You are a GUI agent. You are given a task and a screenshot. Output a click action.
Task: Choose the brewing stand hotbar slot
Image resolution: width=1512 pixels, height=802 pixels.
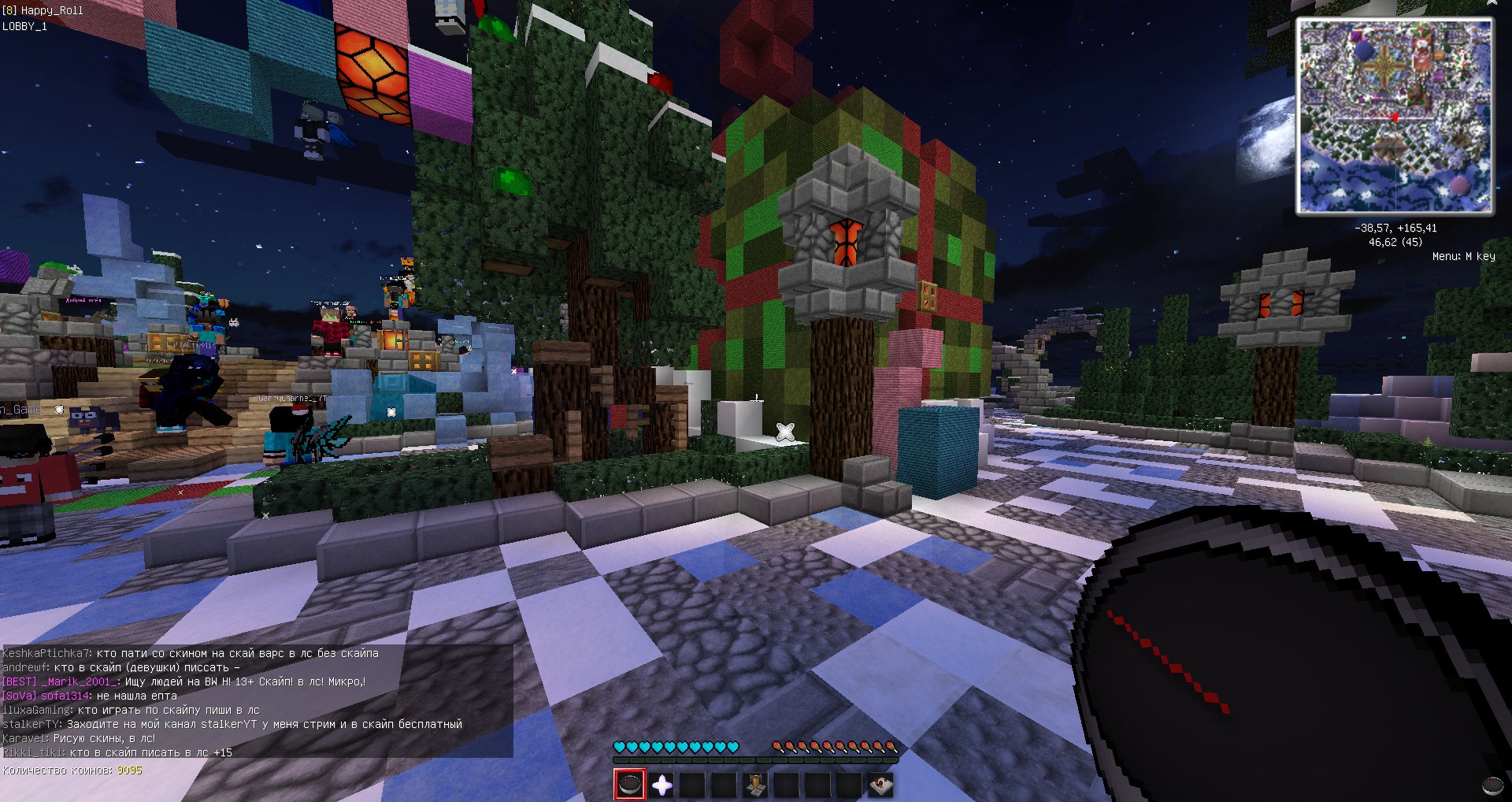point(755,785)
